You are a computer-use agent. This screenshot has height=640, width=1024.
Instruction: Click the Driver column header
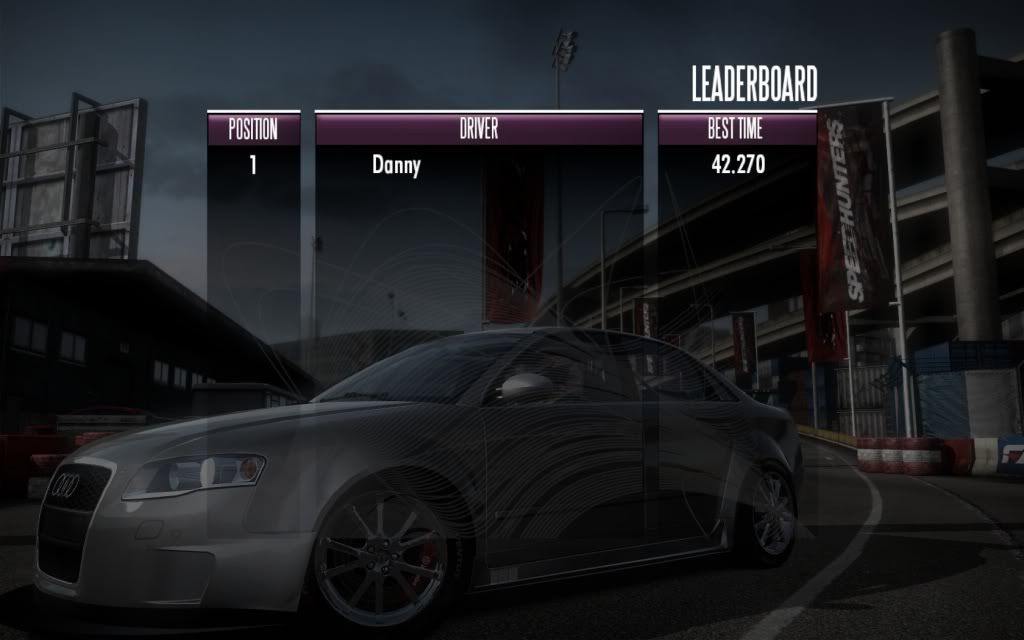coord(478,129)
